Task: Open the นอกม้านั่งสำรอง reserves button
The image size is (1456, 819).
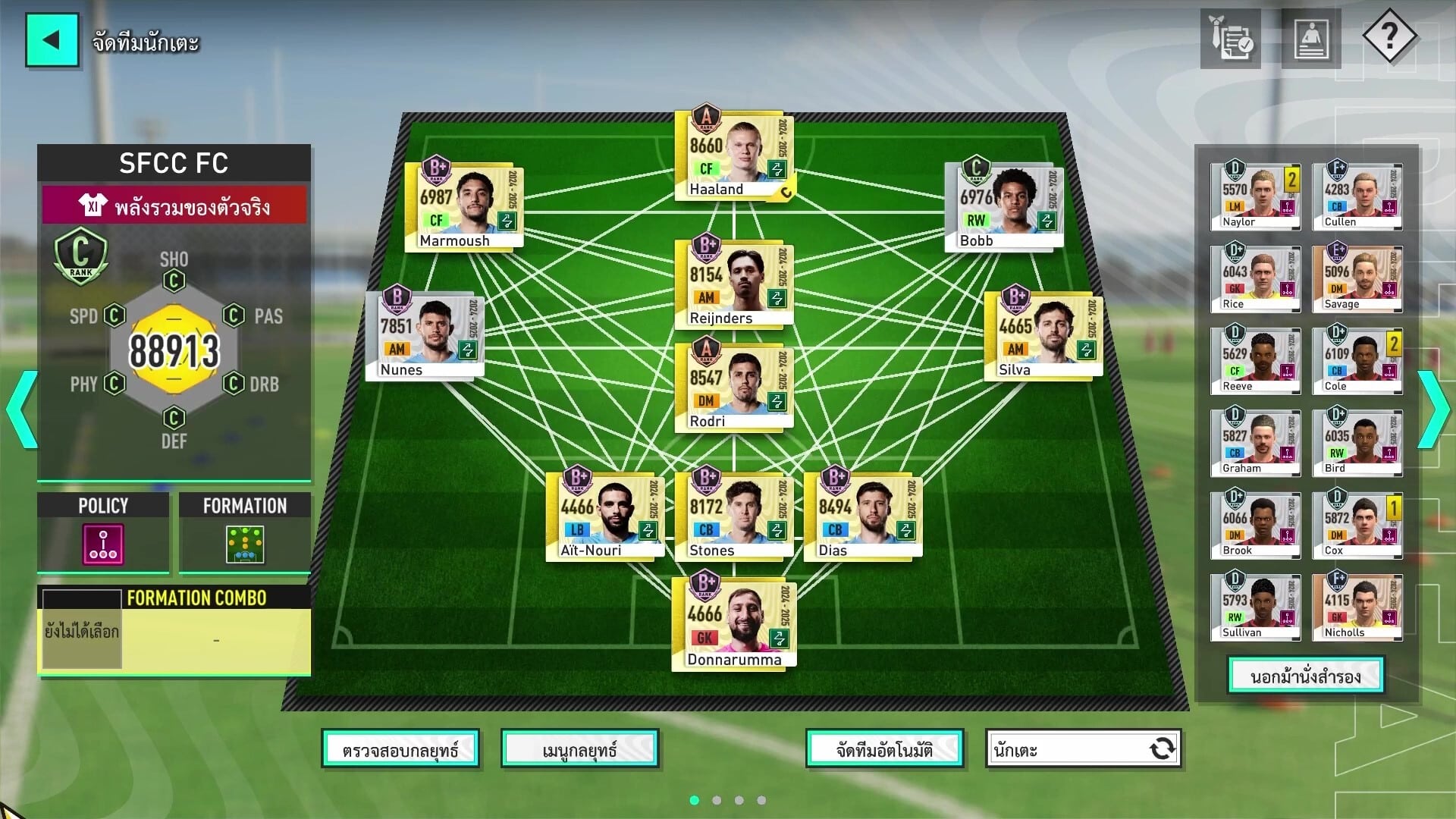Action: [1305, 676]
